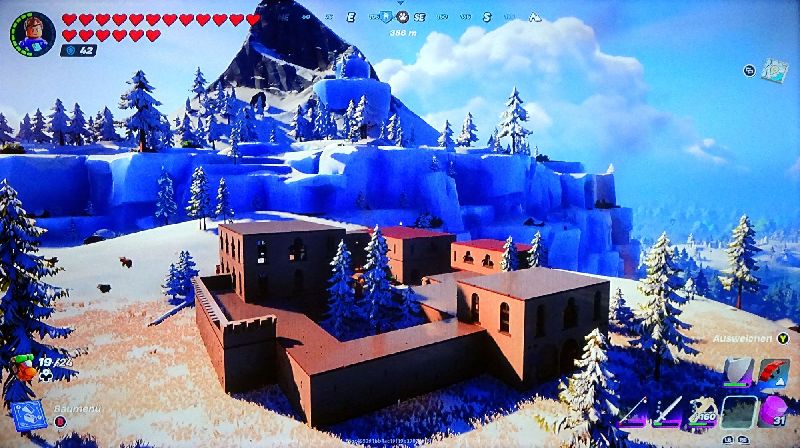Select the crossbow slot showing 160

(702, 411)
